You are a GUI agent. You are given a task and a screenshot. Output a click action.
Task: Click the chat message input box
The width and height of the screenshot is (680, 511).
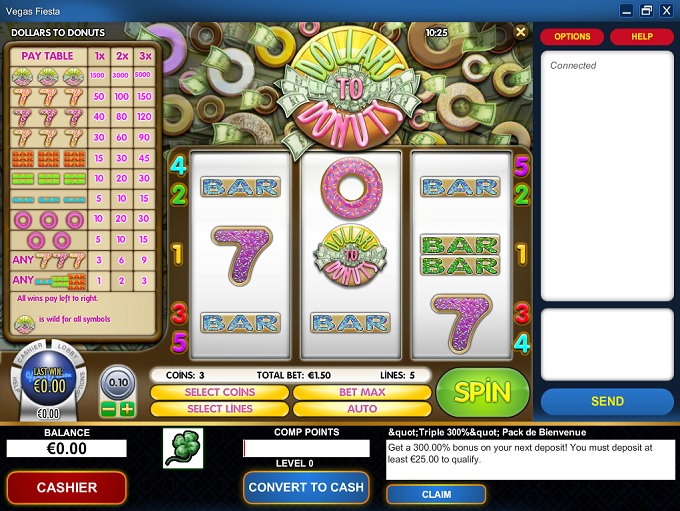pos(607,344)
